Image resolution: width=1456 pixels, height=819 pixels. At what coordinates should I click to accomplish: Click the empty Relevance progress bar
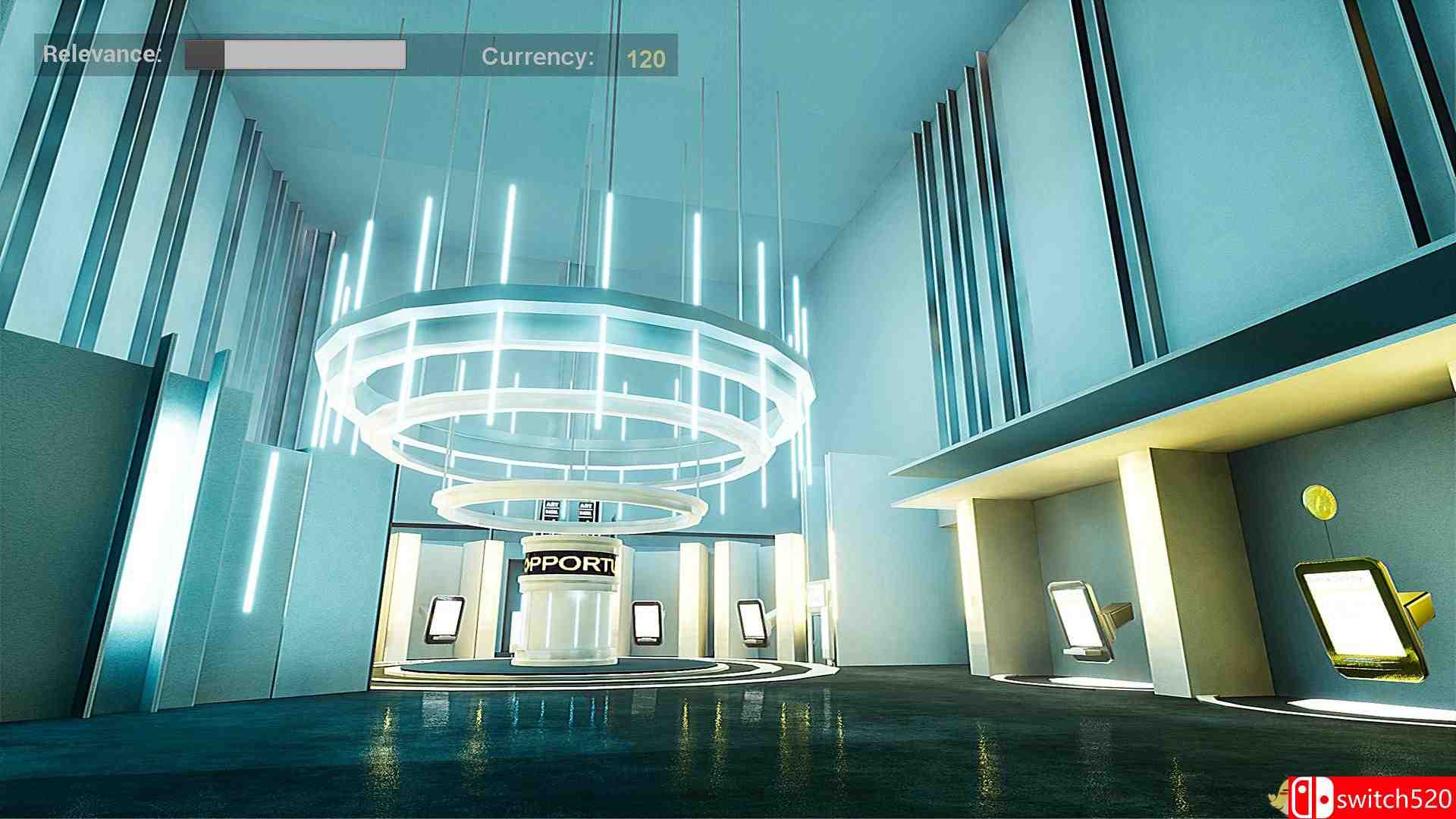tap(296, 55)
